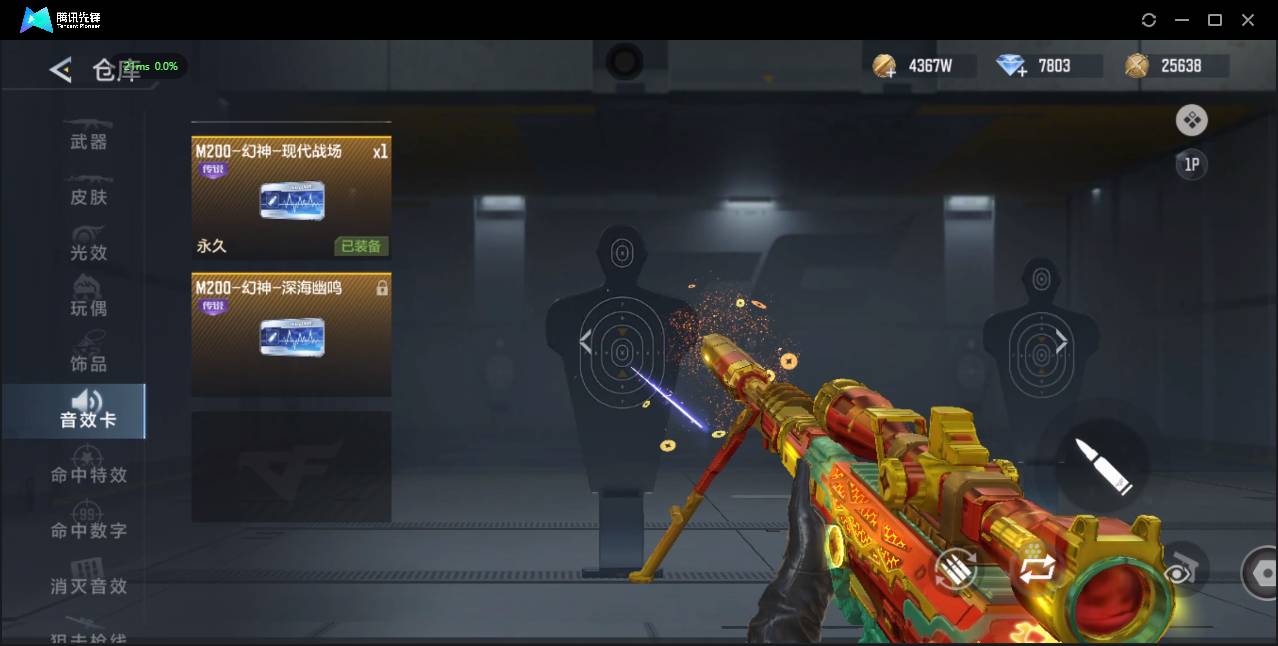Open the 消灭音效 kill sound tab

88,585
